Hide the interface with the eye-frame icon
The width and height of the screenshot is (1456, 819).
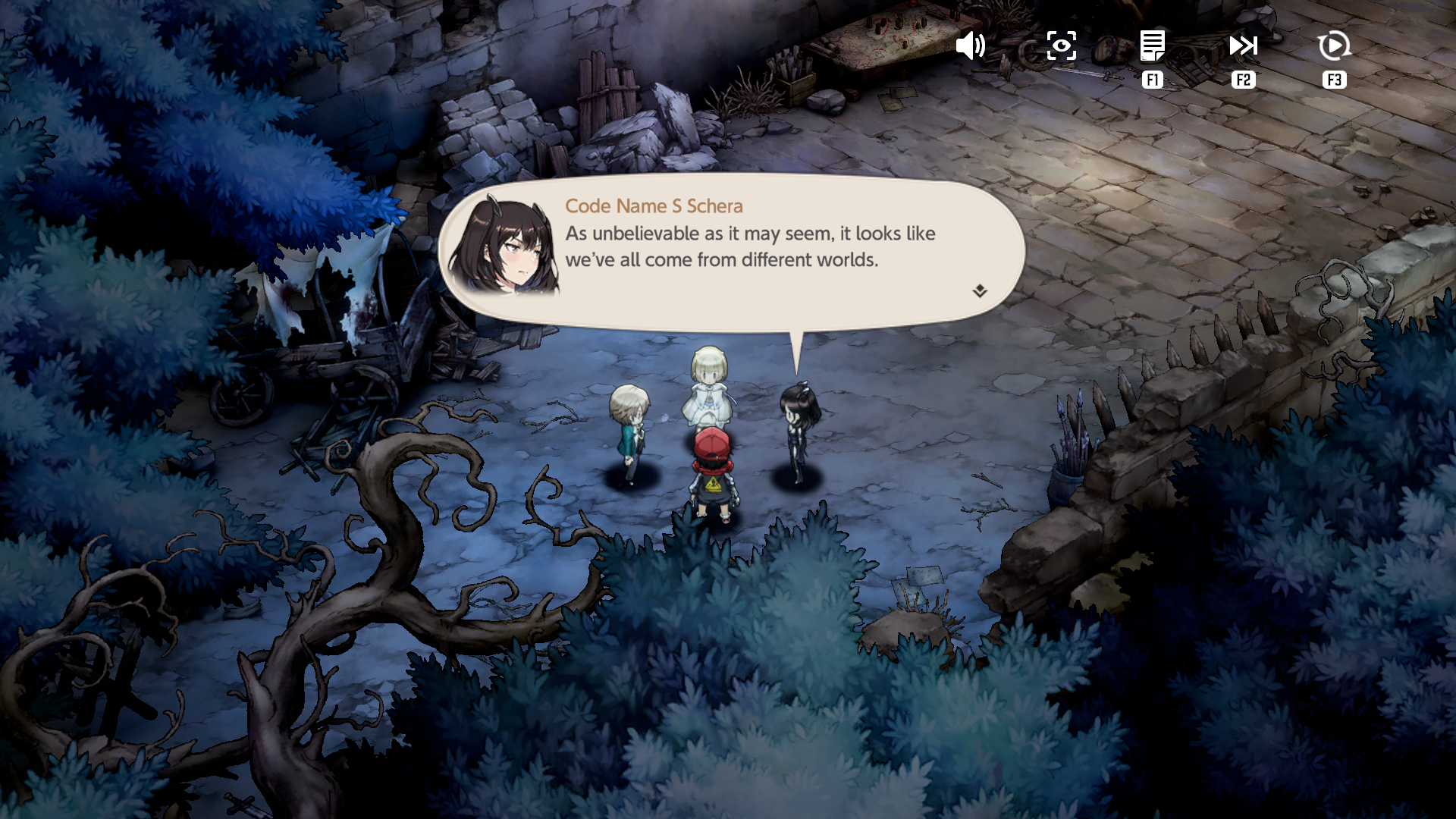pyautogui.click(x=1061, y=46)
